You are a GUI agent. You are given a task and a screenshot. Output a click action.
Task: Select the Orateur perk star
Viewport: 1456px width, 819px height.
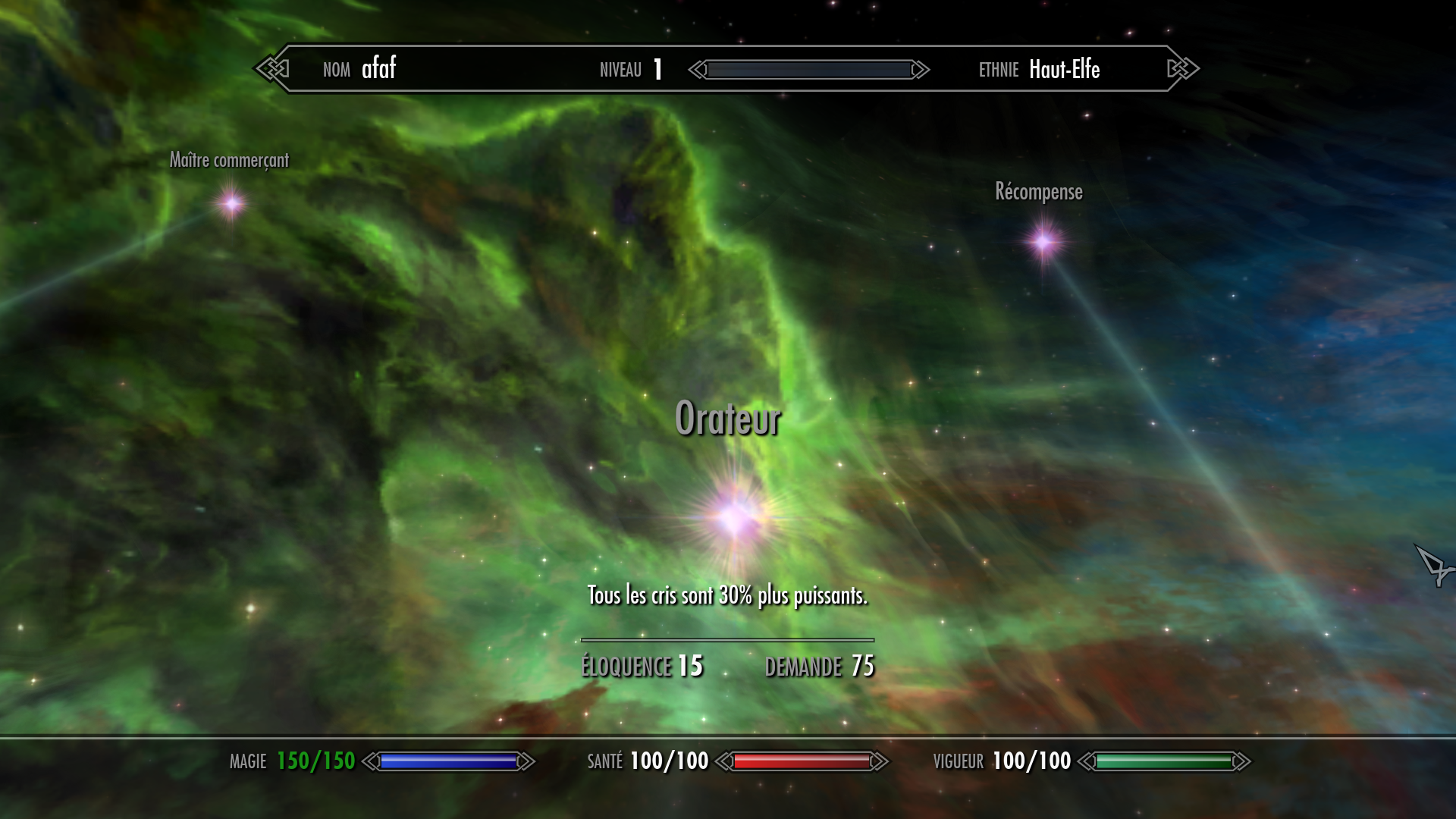(x=733, y=519)
